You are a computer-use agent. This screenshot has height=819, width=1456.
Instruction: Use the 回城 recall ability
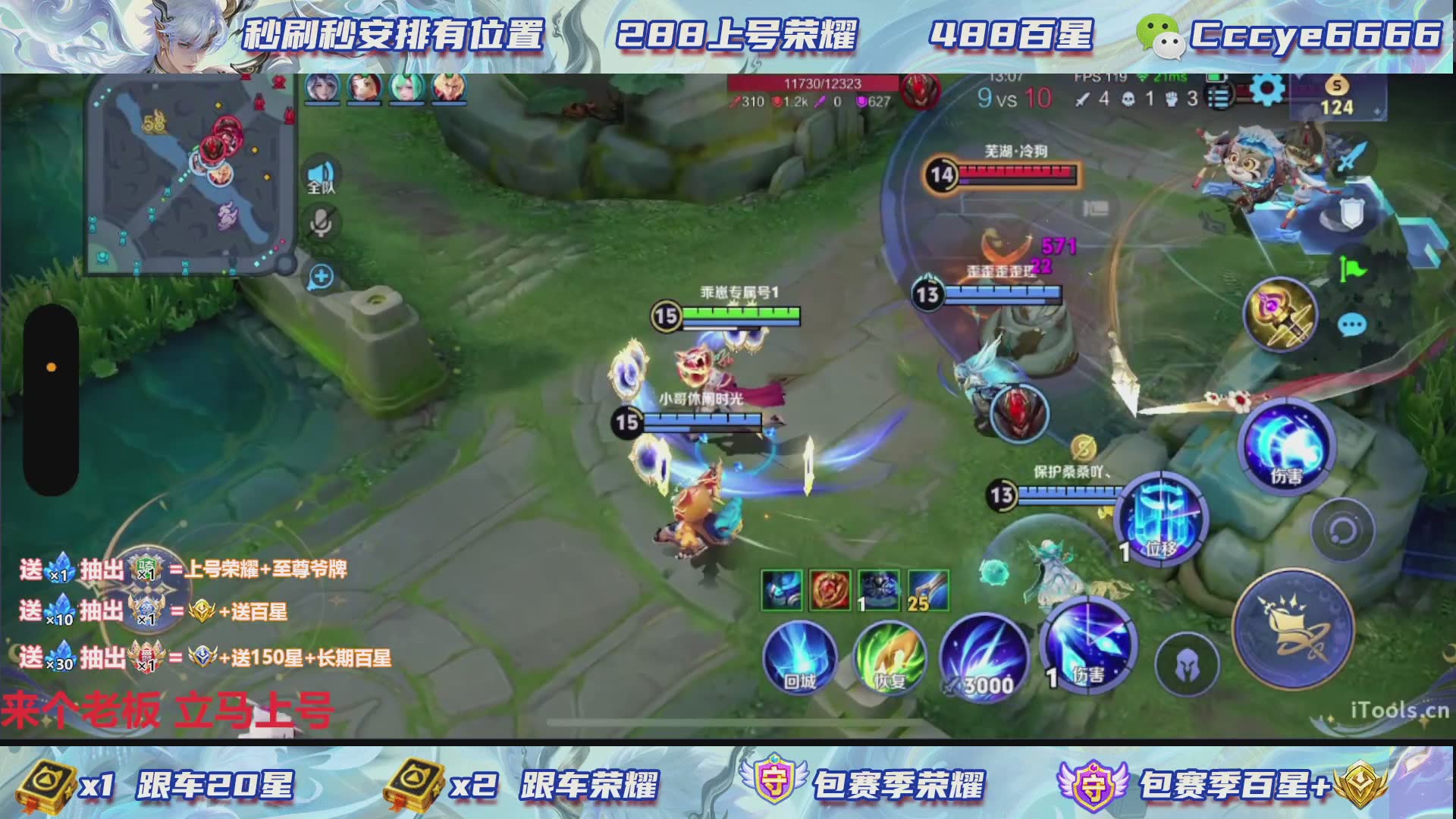pyautogui.click(x=799, y=657)
